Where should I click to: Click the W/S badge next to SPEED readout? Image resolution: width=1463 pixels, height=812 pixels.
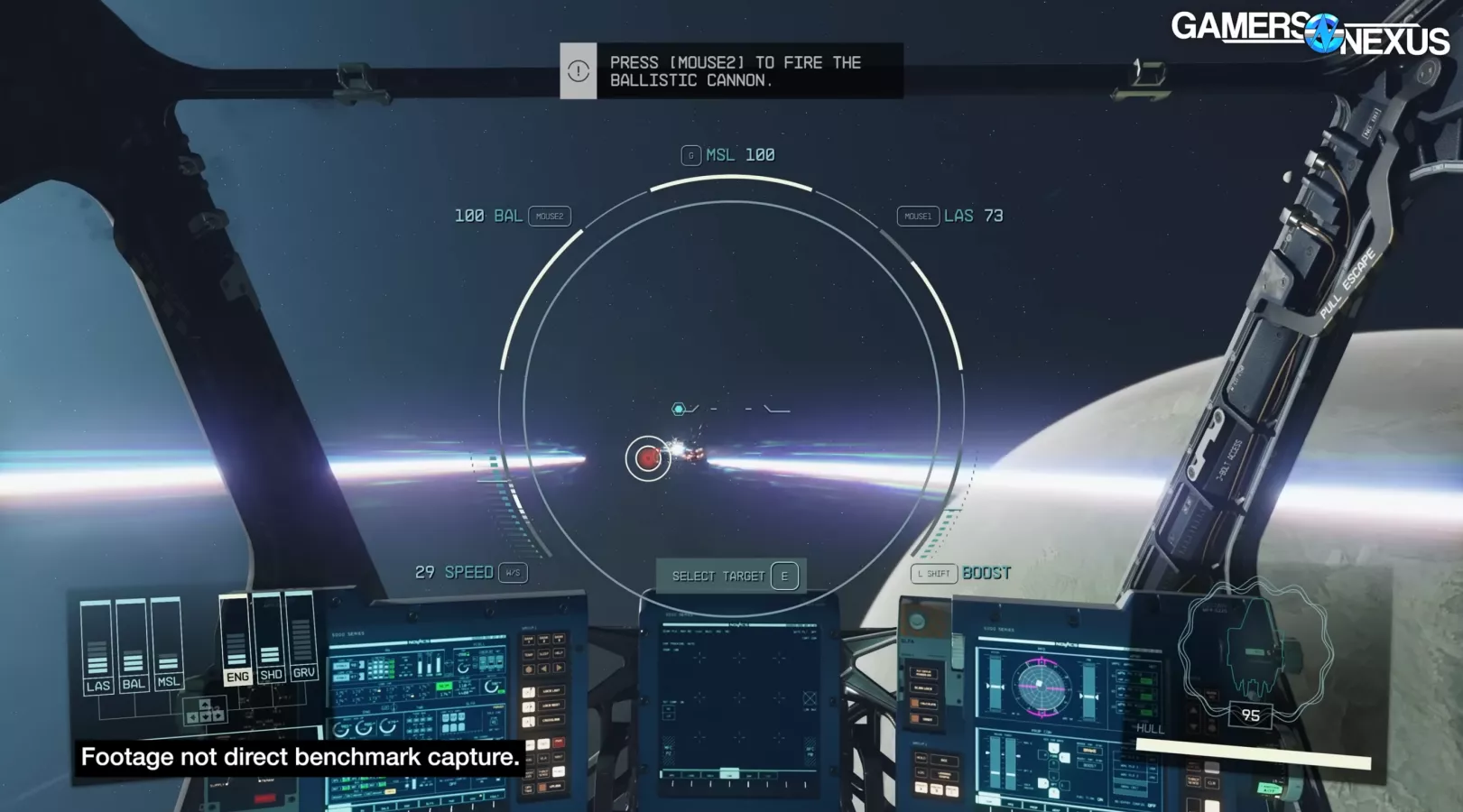511,572
